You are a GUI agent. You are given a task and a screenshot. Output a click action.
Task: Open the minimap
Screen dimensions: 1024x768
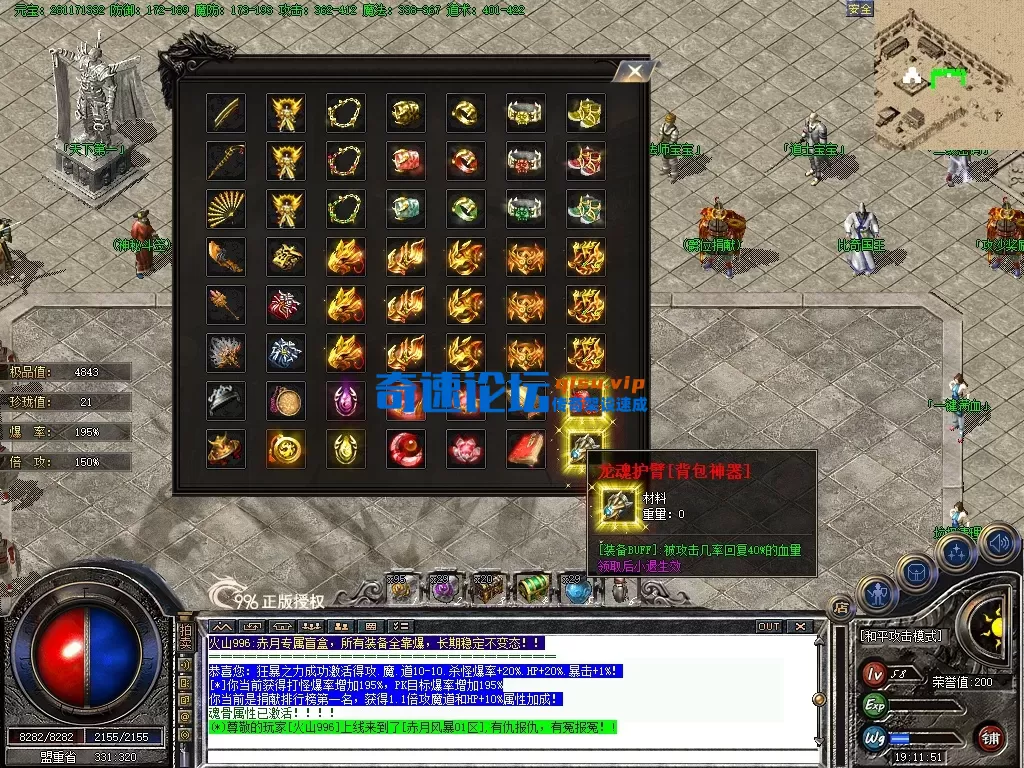coord(946,74)
